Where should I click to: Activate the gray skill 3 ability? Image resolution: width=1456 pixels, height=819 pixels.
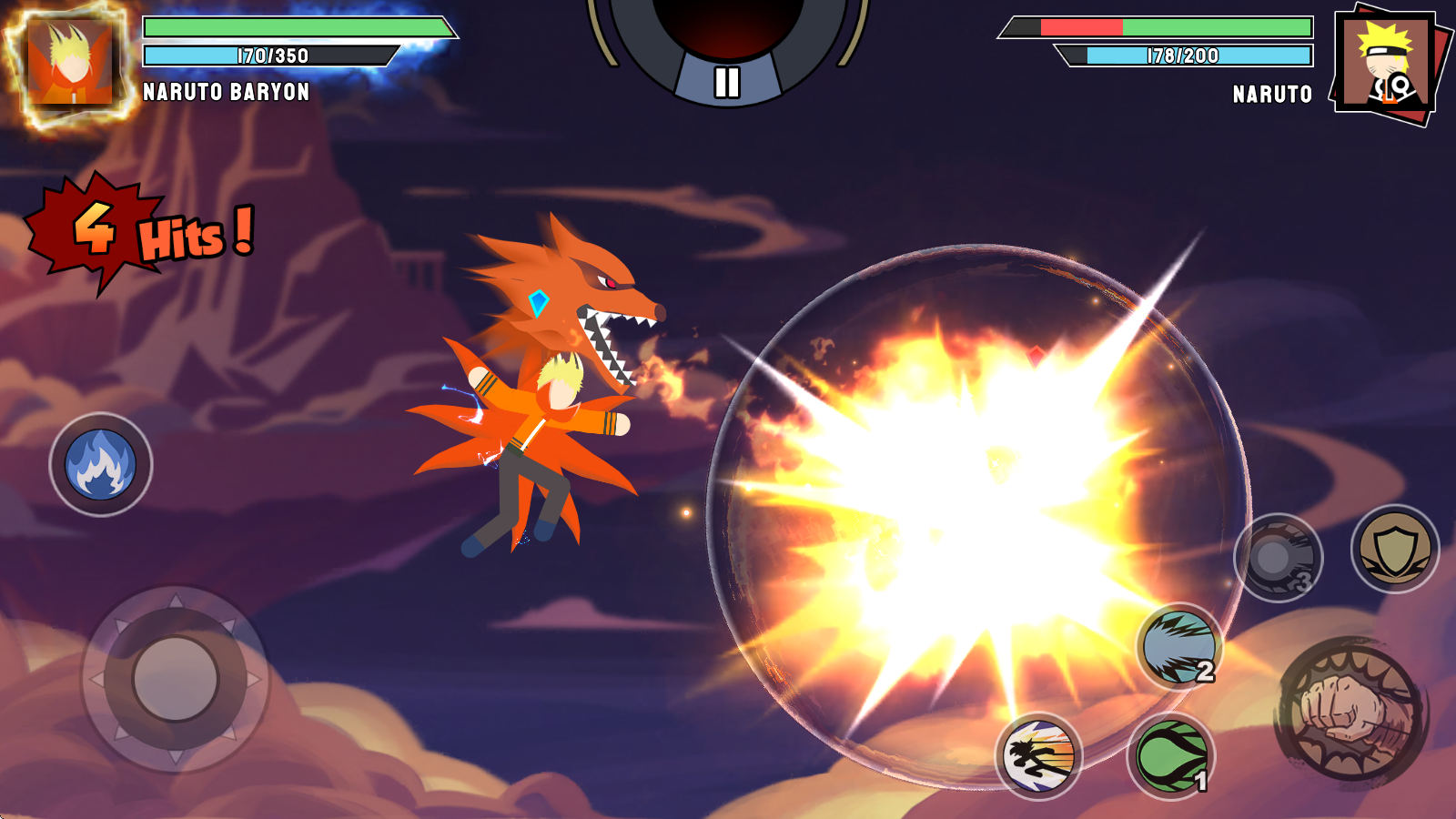(x=1278, y=557)
